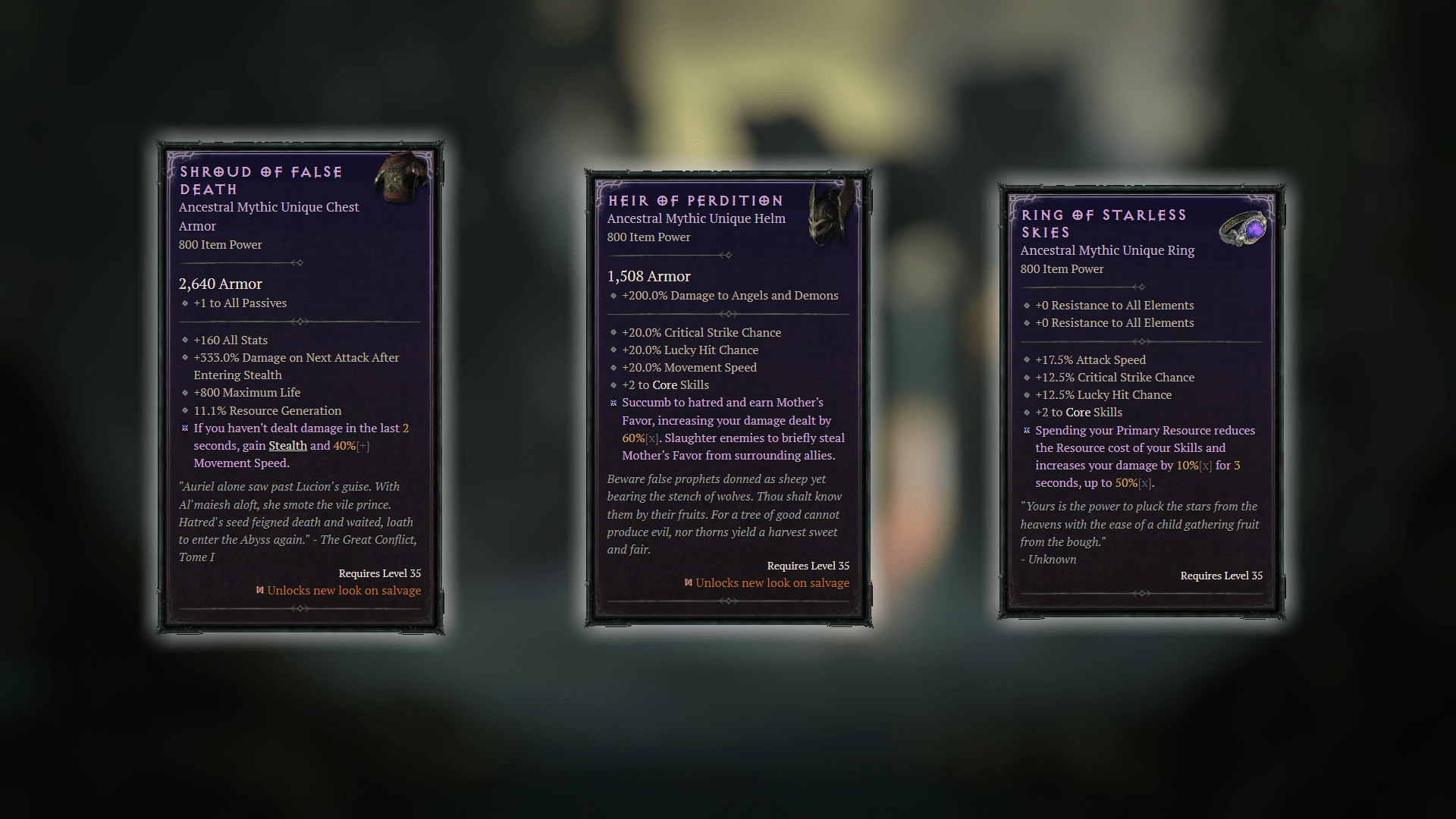This screenshot has height=819, width=1456.
Task: Expand the separator above Ring's attack speed stats
Action: tap(1142, 340)
